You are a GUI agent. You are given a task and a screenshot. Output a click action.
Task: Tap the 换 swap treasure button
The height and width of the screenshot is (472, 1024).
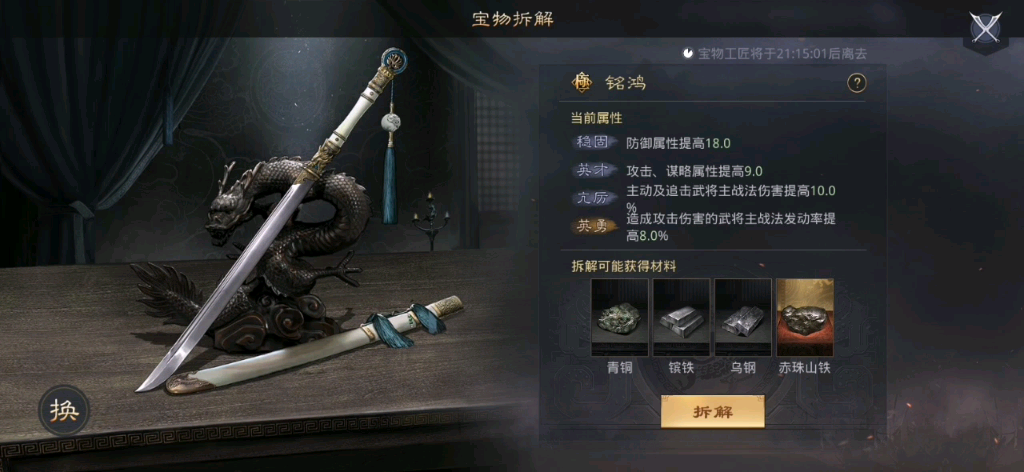coord(65,411)
